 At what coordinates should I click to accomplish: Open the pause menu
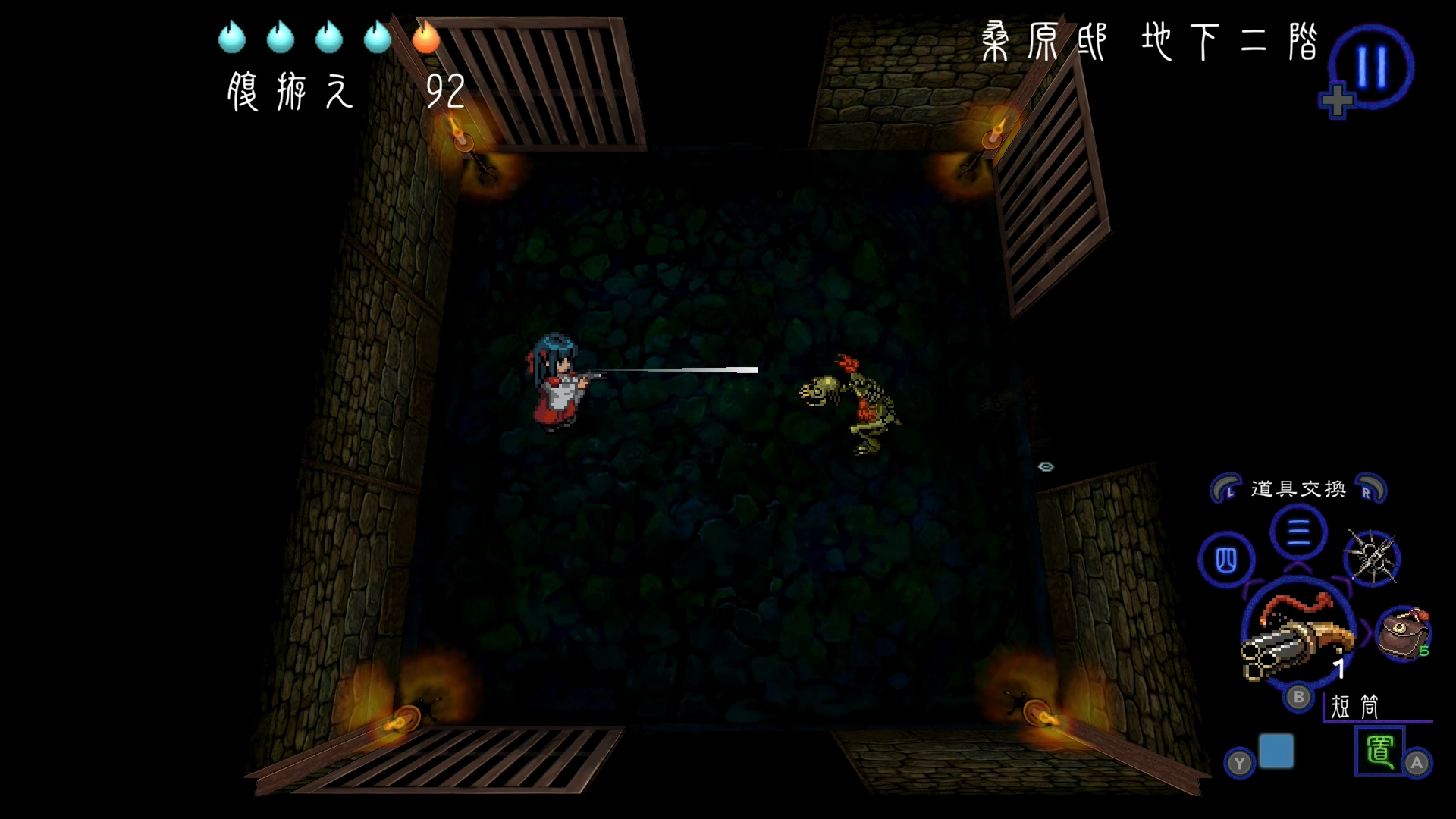click(x=1372, y=67)
